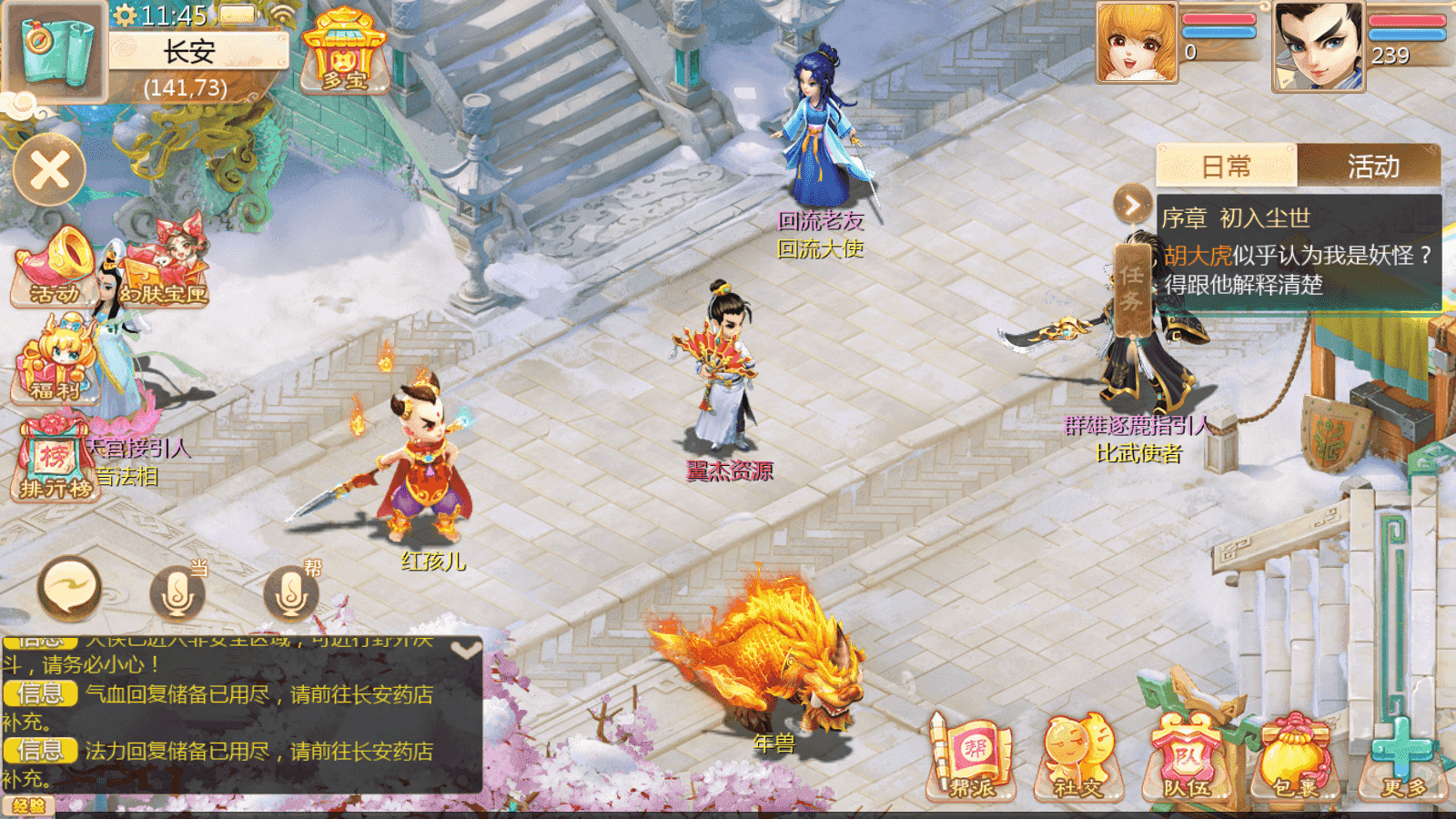Switch to the 日常 tab
This screenshot has width=1456, height=819.
pos(1226,167)
